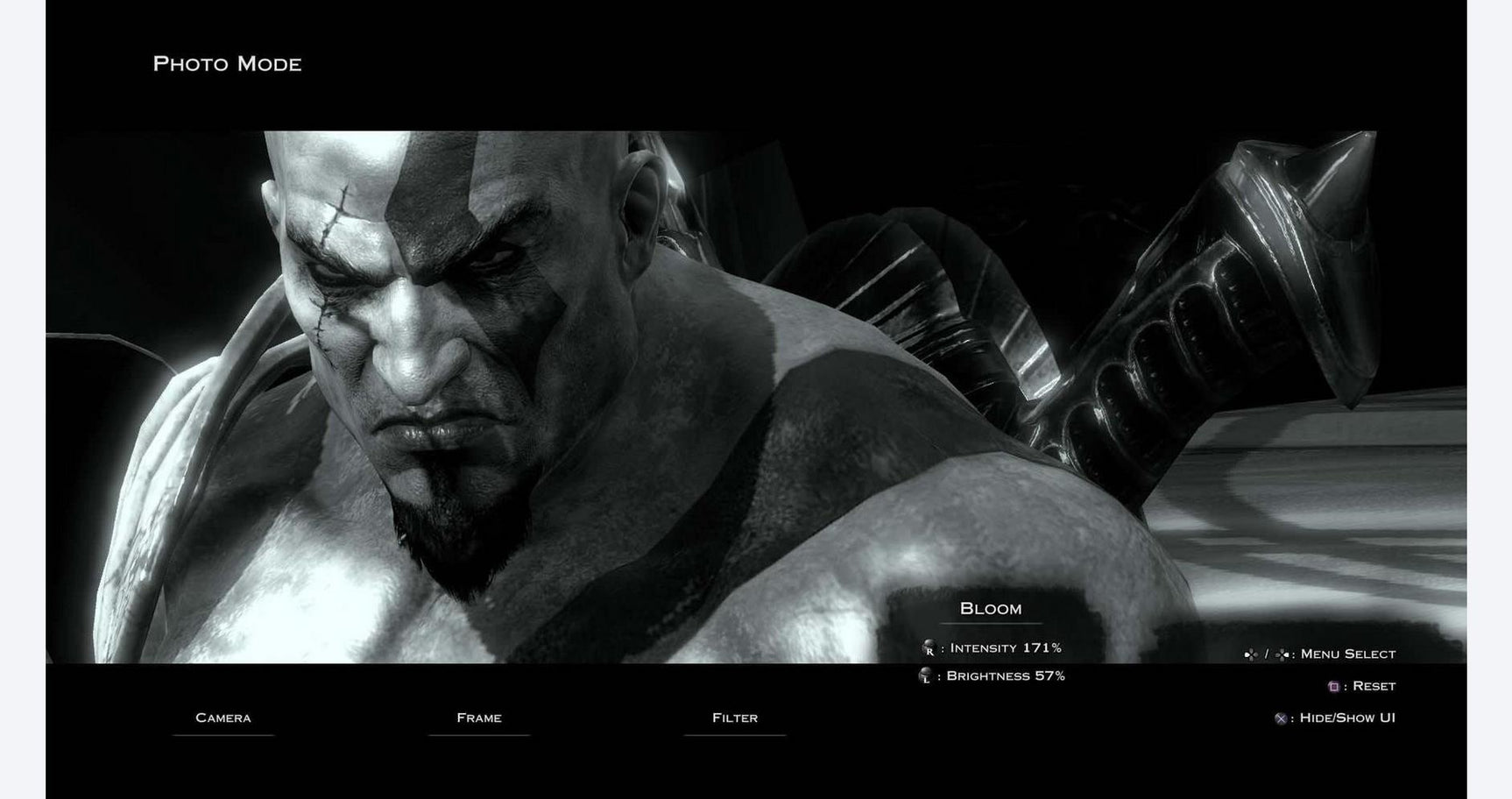Adjust the Intensity 171% value

click(1006, 648)
